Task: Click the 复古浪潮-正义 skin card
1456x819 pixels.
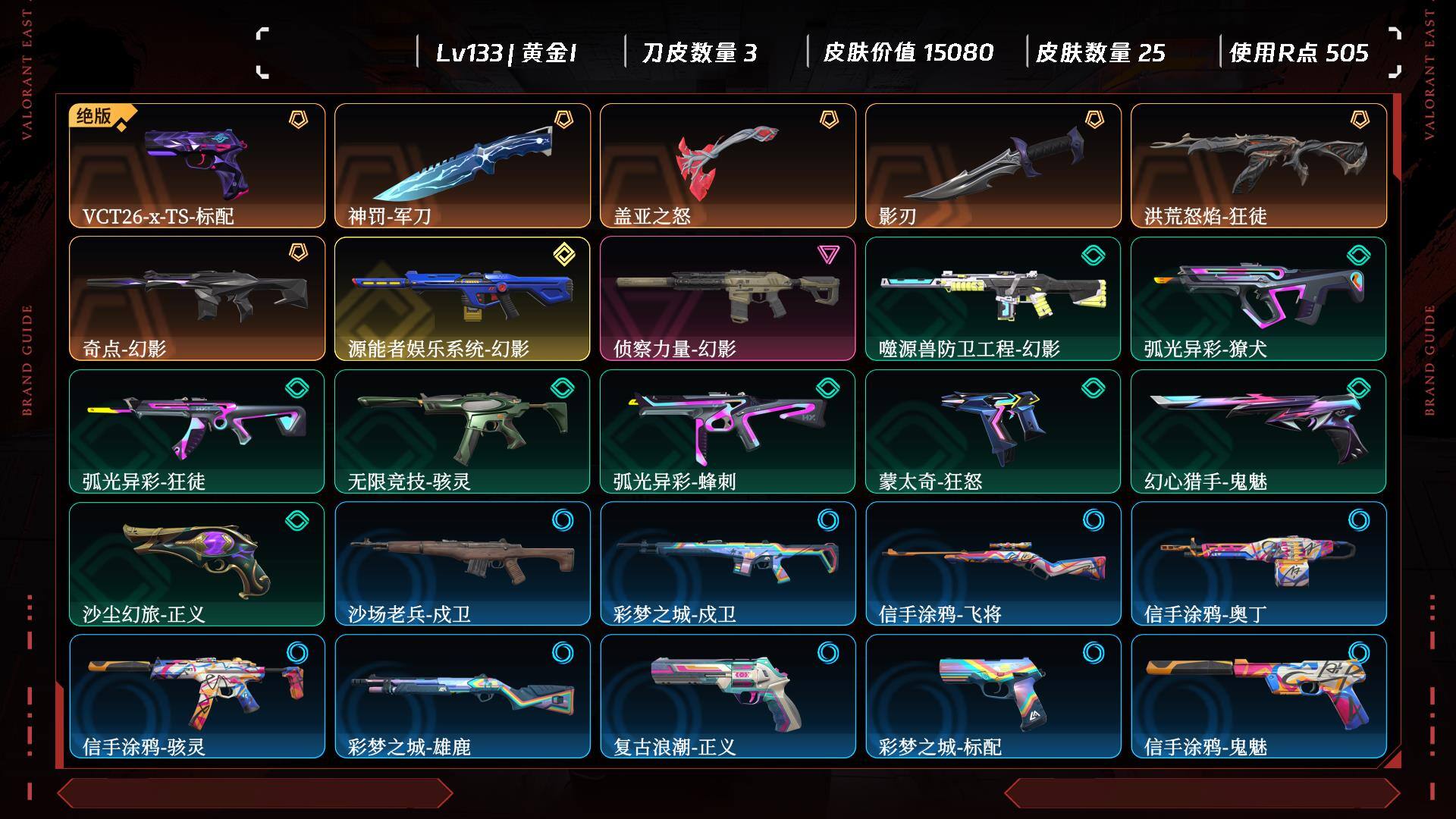Action: (728, 696)
